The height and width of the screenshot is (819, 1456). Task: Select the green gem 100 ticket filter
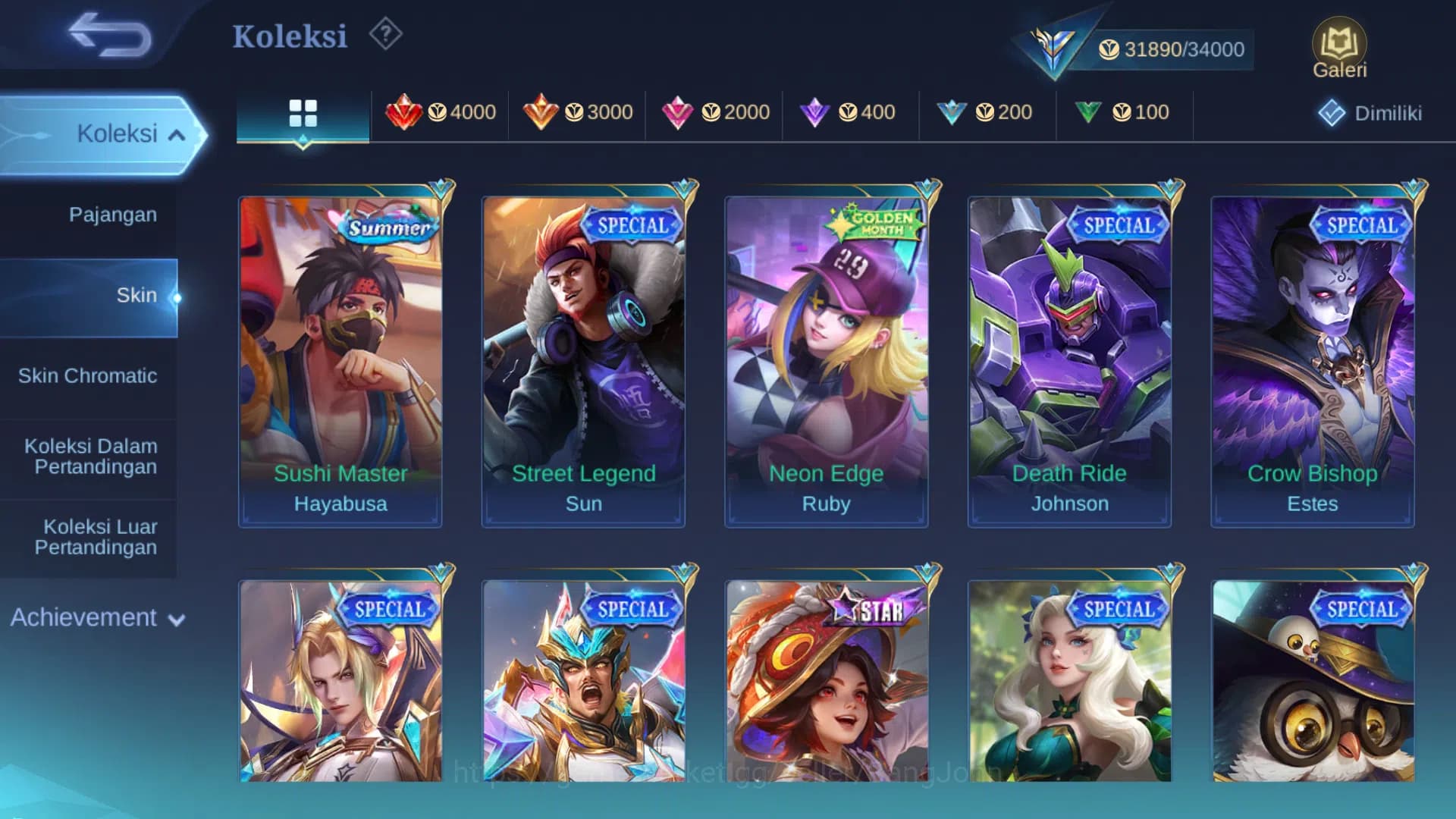1124,112
